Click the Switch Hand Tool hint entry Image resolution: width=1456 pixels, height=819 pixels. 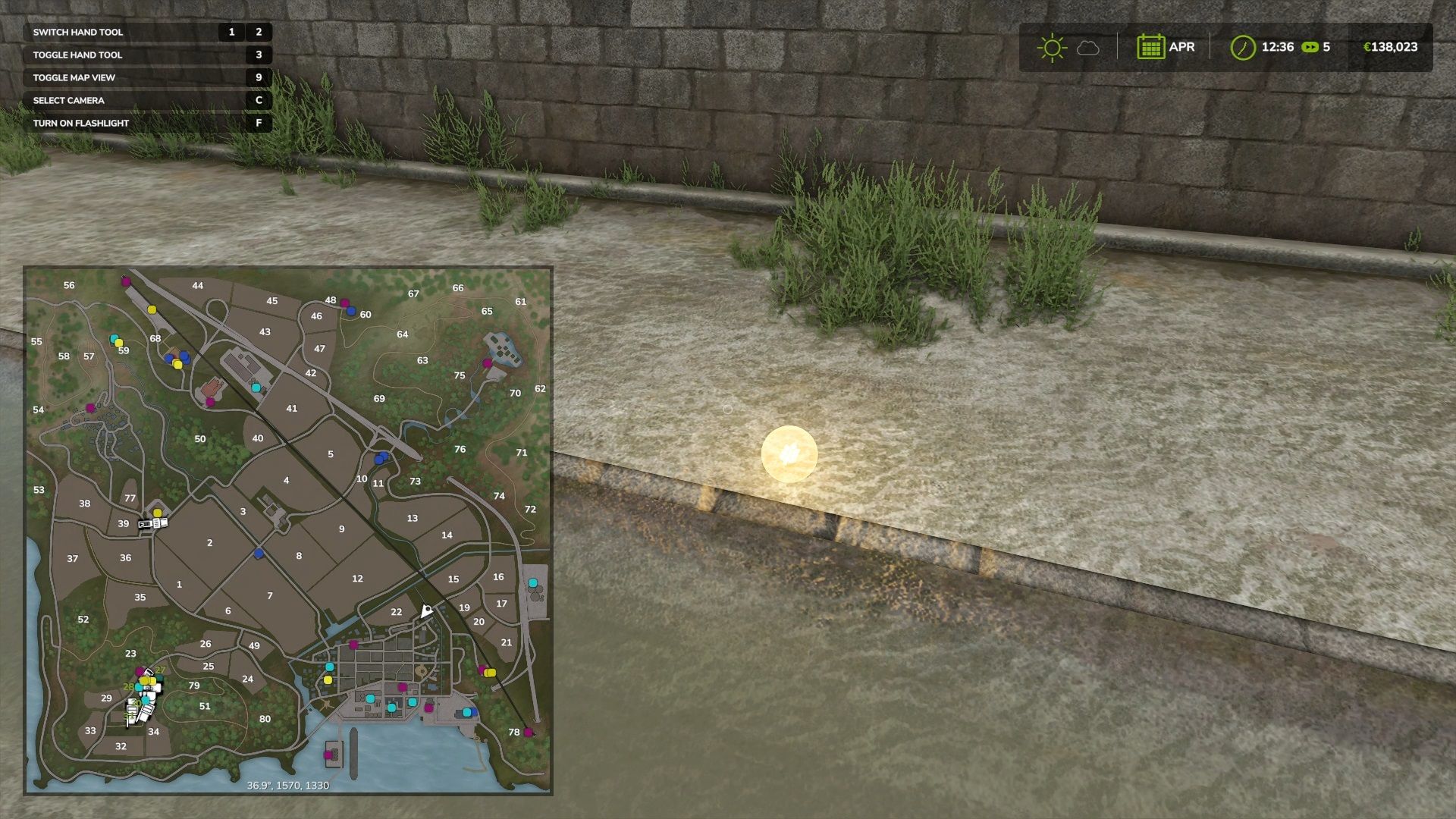click(77, 33)
